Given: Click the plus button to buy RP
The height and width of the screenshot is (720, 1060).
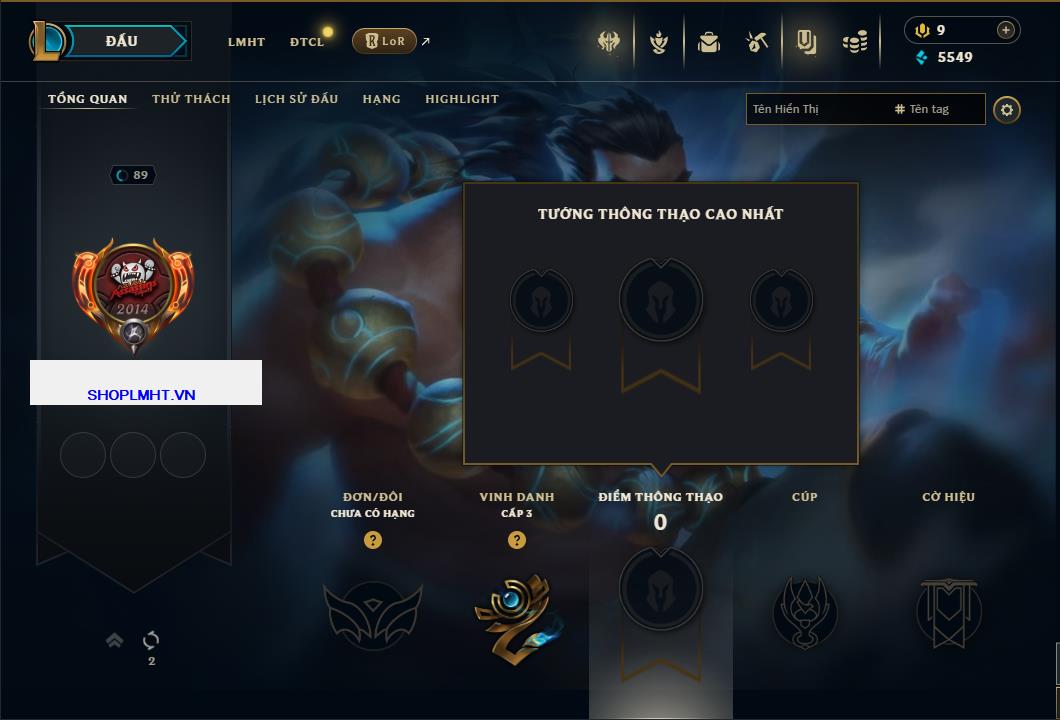Looking at the screenshot, I should pyautogui.click(x=1006, y=30).
